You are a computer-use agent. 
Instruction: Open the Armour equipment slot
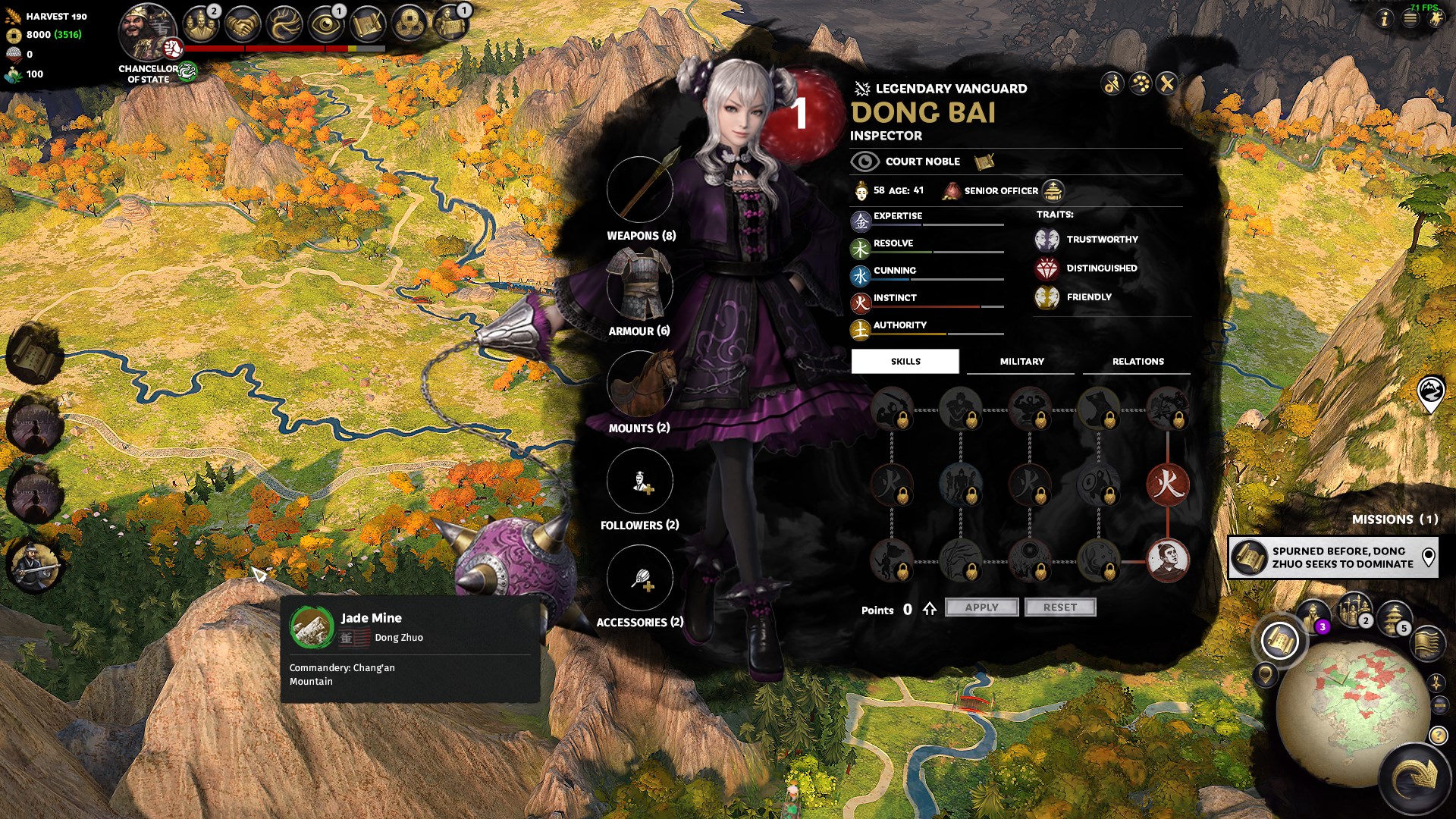click(x=640, y=287)
